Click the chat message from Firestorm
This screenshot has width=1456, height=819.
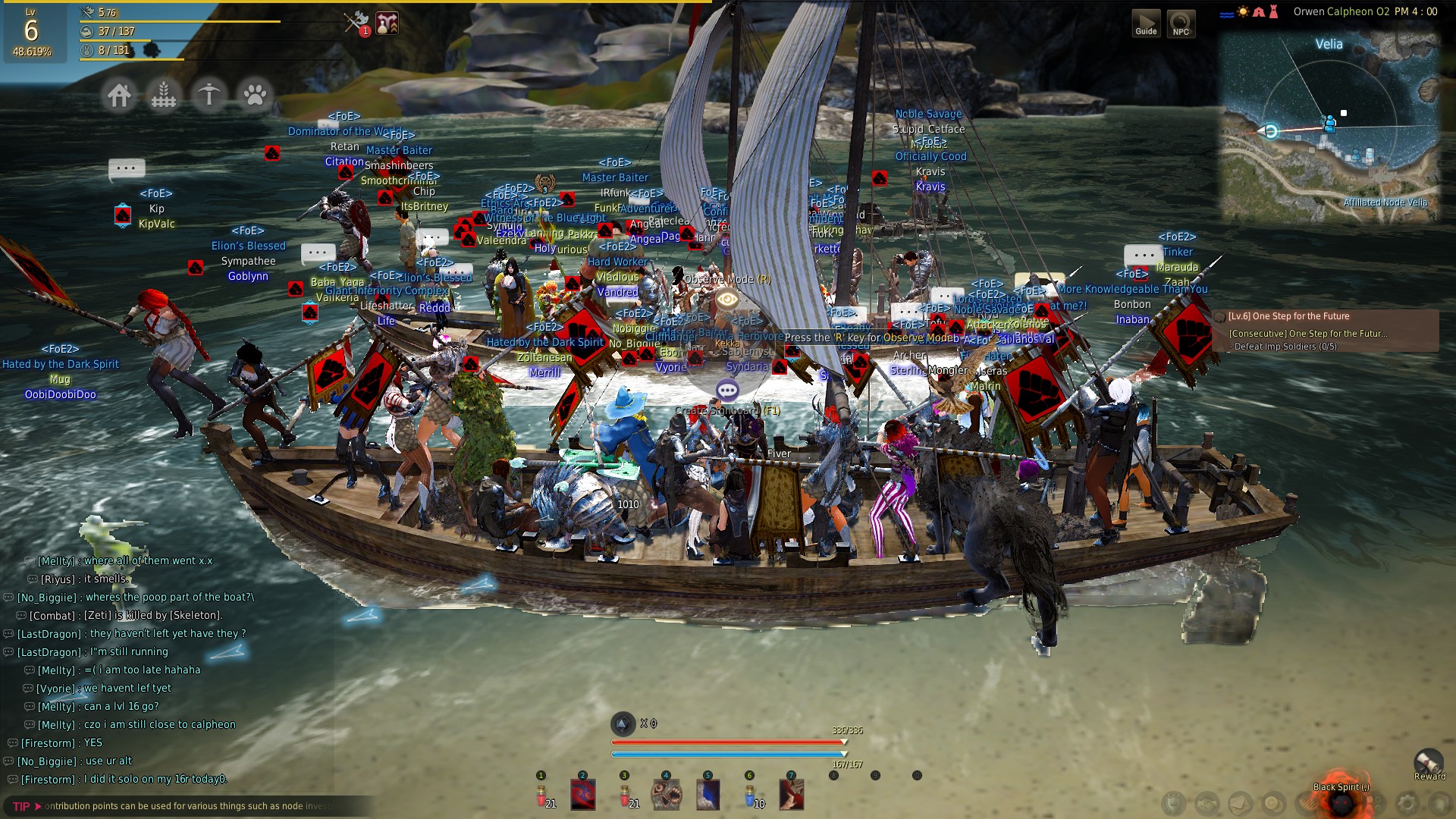click(121, 779)
